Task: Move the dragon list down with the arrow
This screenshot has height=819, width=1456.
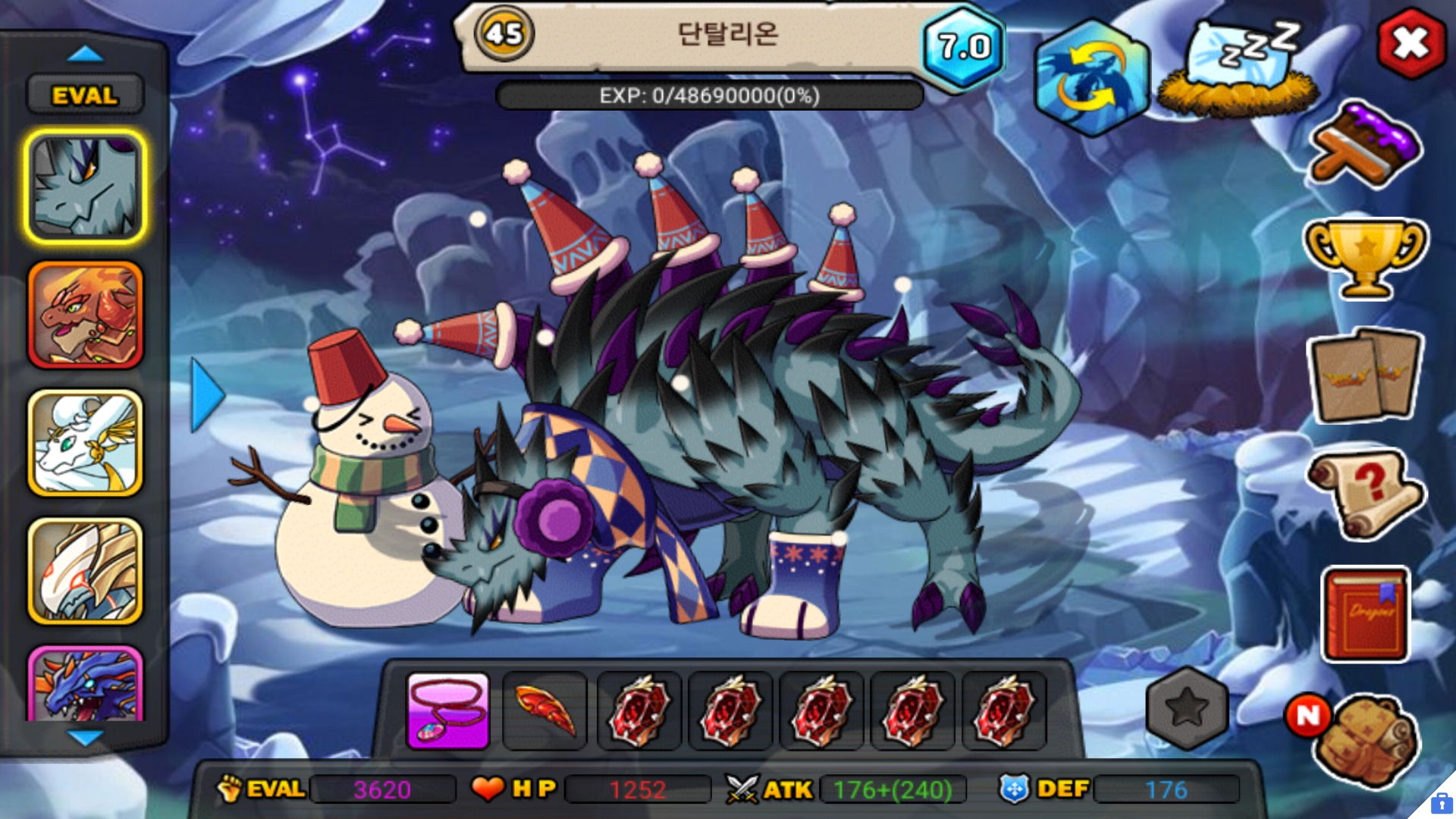Action: pyautogui.click(x=85, y=737)
